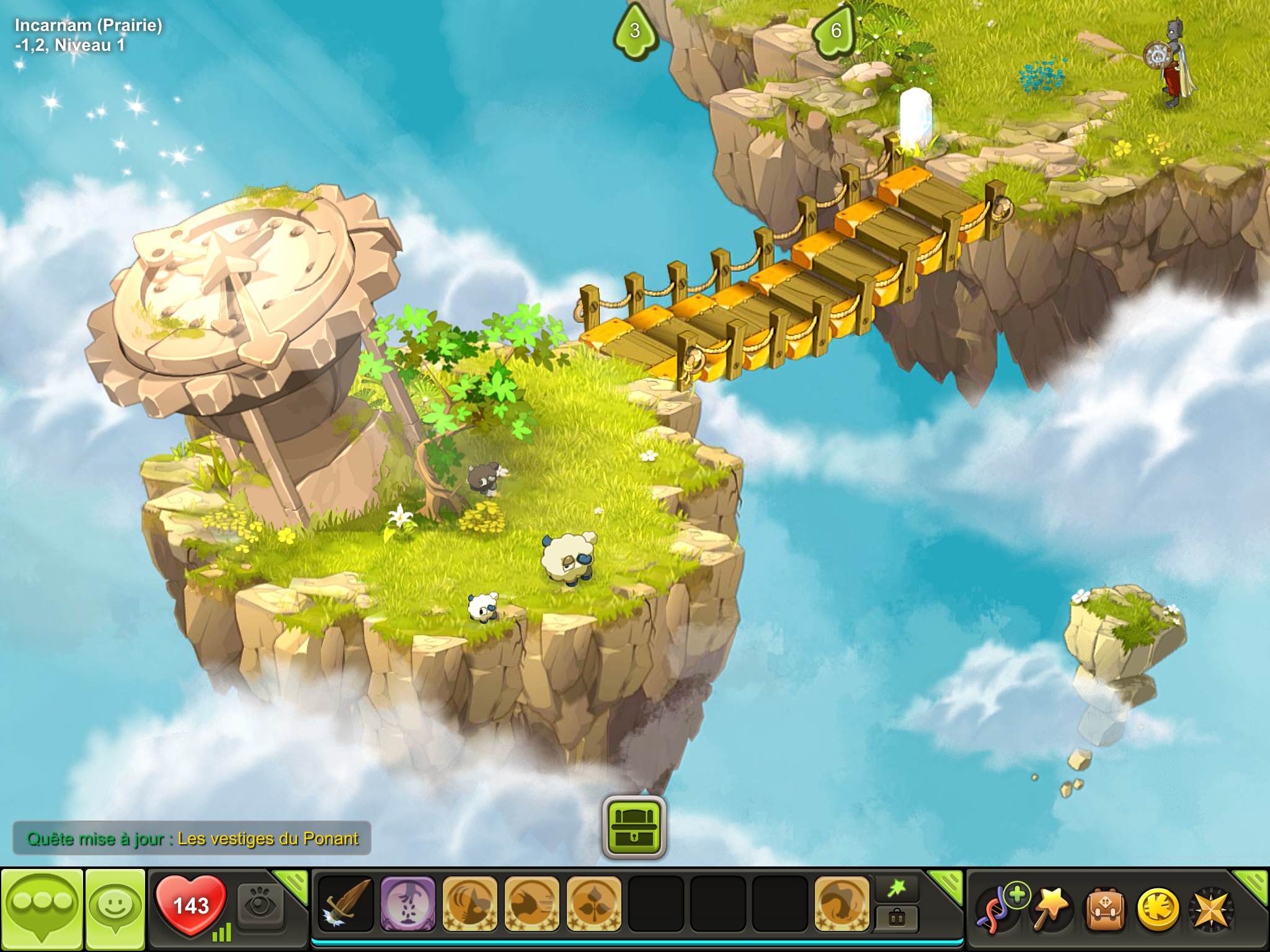Open the backpack inventory
This screenshot has height=952, width=1270.
click(1105, 909)
